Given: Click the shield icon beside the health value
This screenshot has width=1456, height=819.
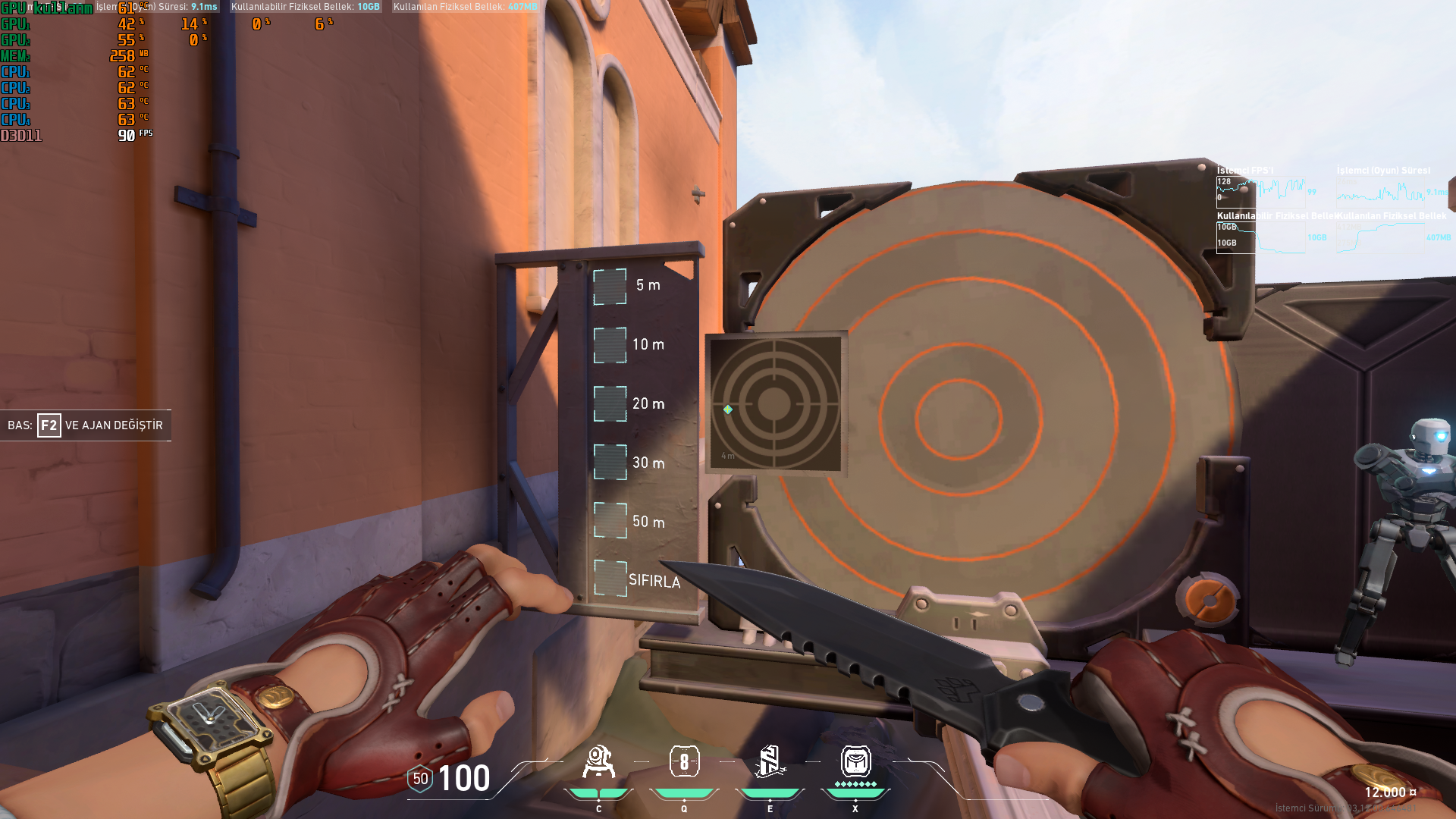Looking at the screenshot, I should (419, 778).
